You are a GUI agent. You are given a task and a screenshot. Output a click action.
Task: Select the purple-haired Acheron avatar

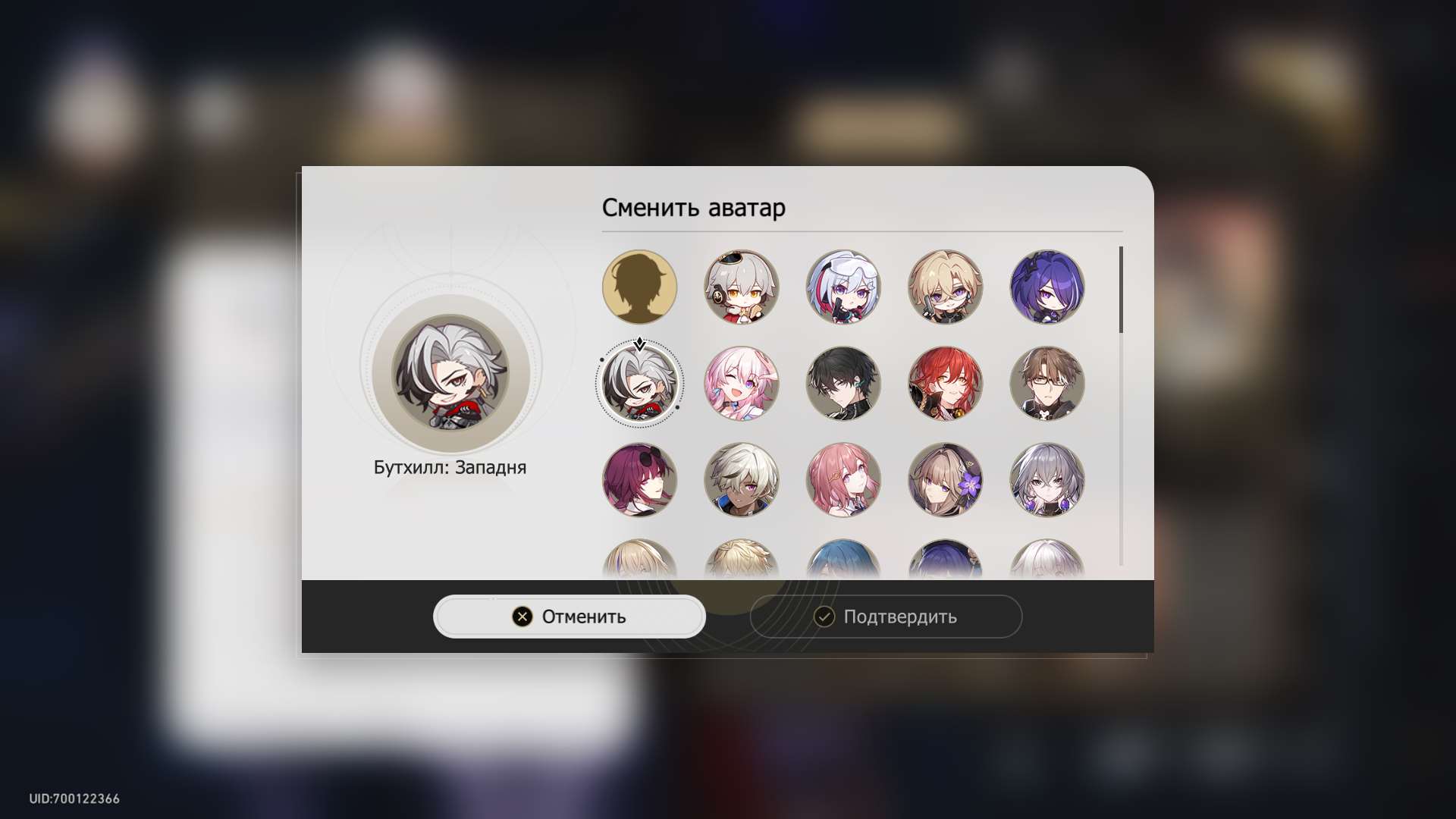pos(1047,287)
